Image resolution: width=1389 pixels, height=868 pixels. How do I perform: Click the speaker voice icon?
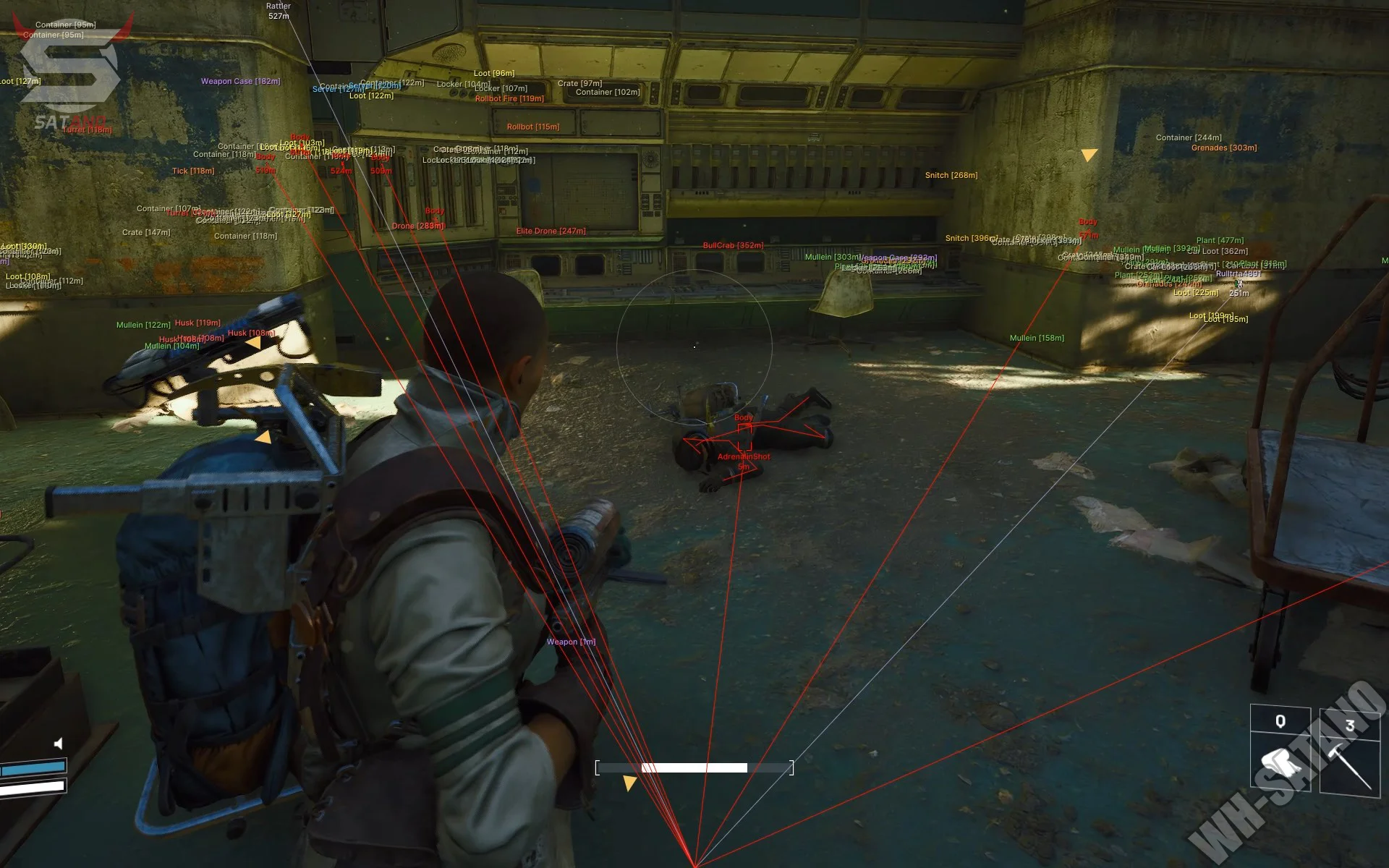click(59, 743)
